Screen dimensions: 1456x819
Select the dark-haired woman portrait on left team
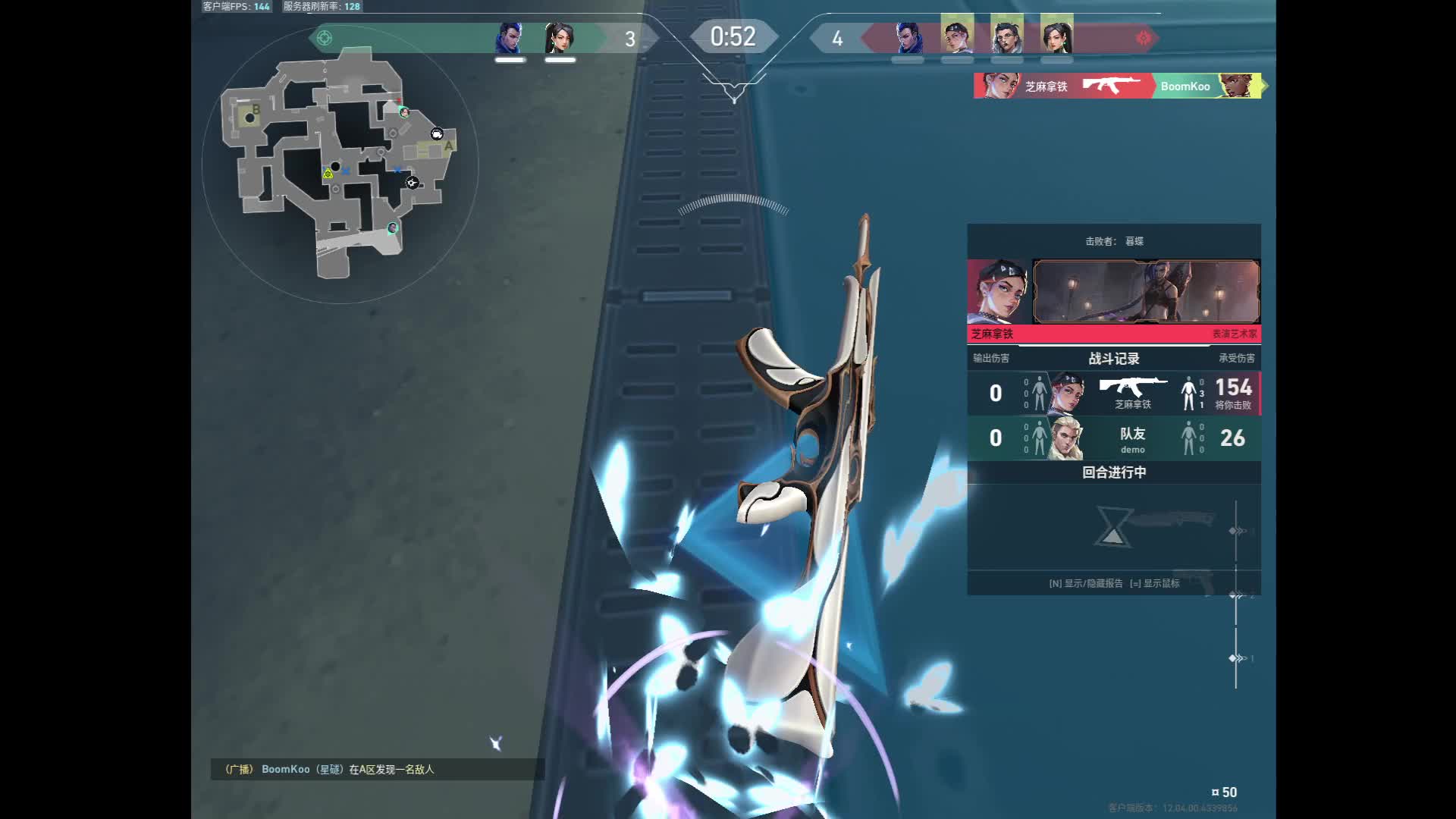coord(560,38)
